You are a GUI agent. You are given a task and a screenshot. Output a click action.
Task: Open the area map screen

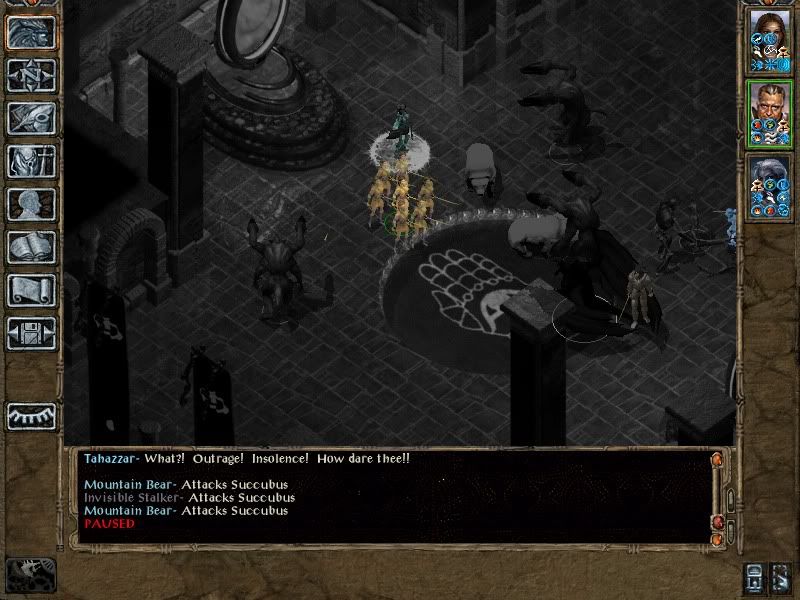coord(31,75)
